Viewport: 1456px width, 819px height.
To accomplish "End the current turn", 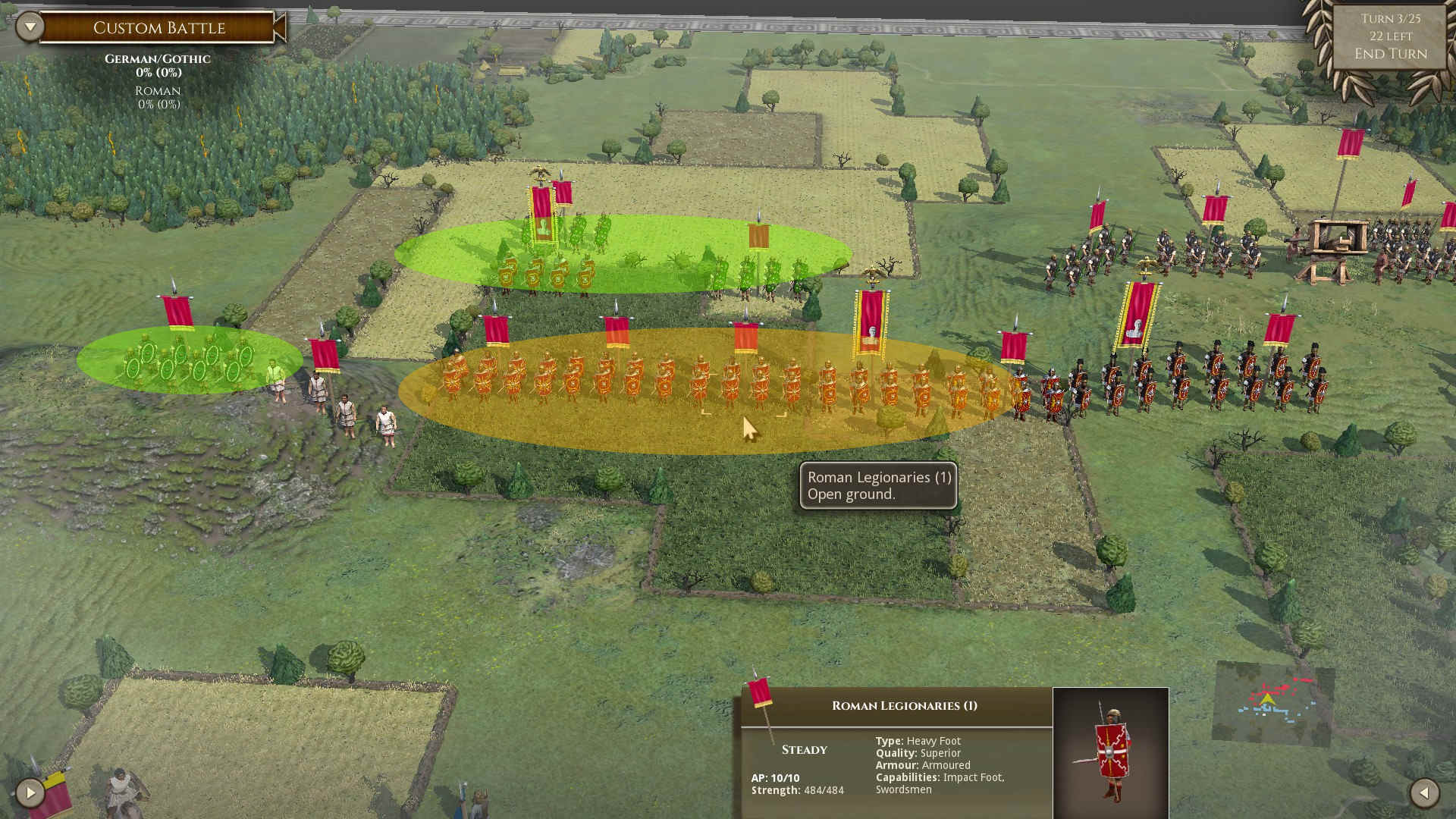I will point(1390,54).
